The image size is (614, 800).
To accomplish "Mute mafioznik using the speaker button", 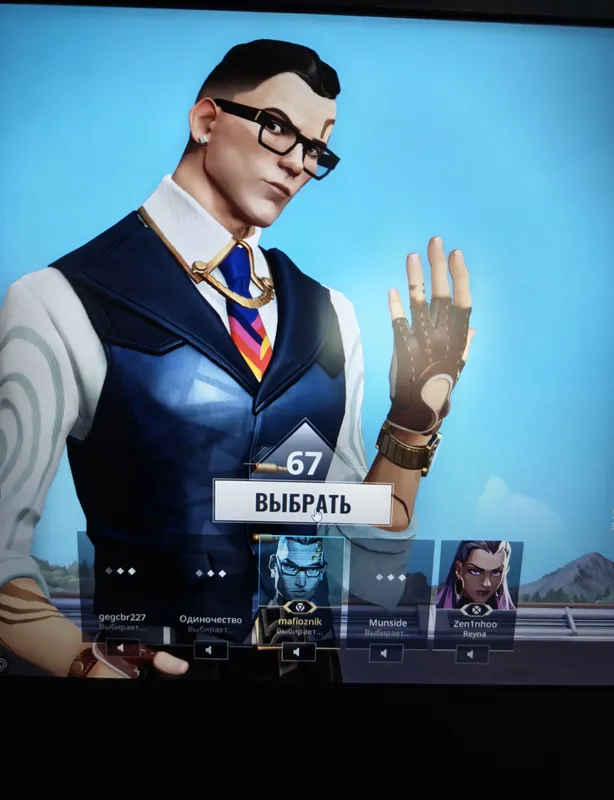I will (x=298, y=651).
